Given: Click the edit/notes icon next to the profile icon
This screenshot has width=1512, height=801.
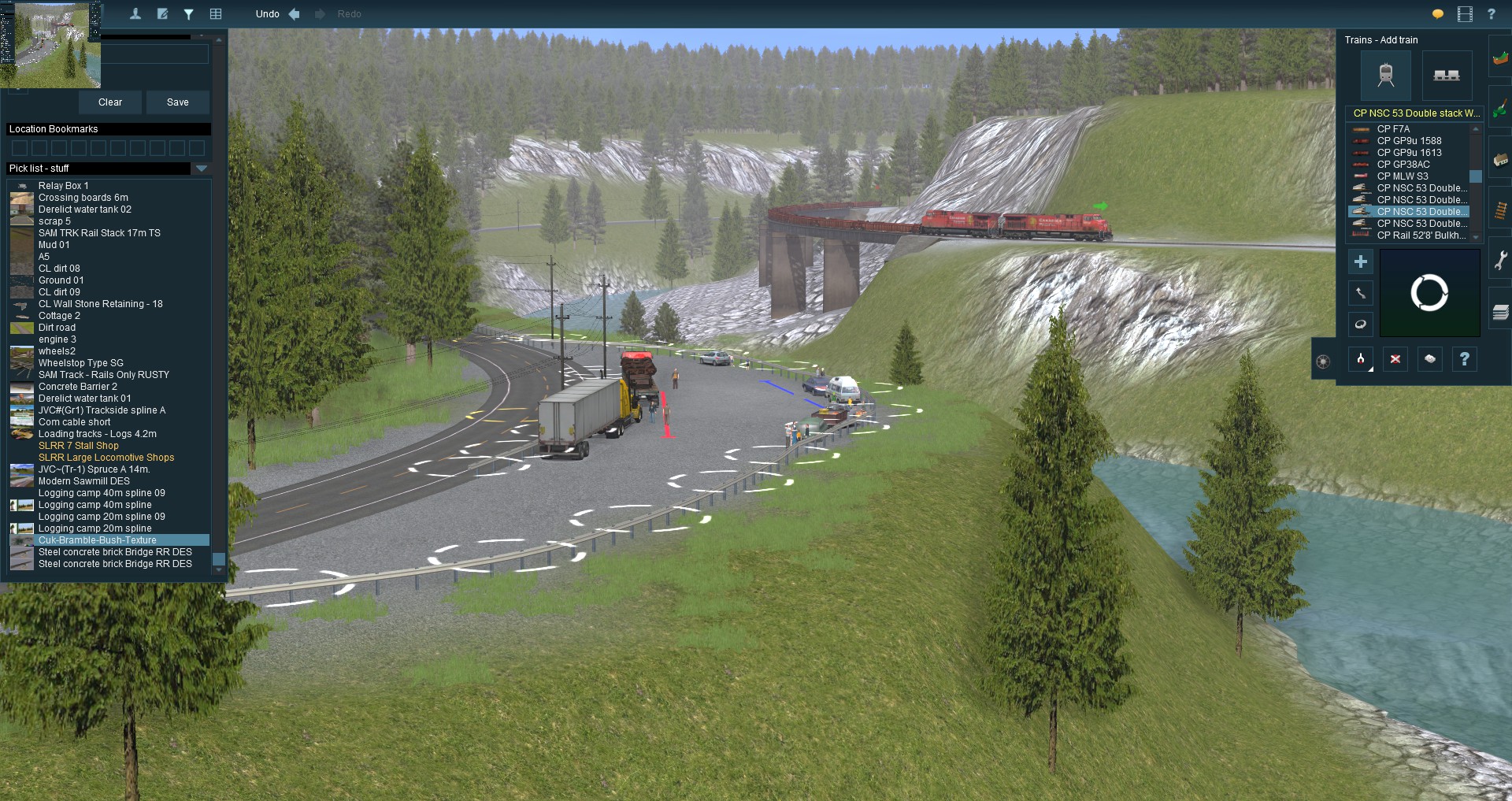Looking at the screenshot, I should tap(163, 14).
